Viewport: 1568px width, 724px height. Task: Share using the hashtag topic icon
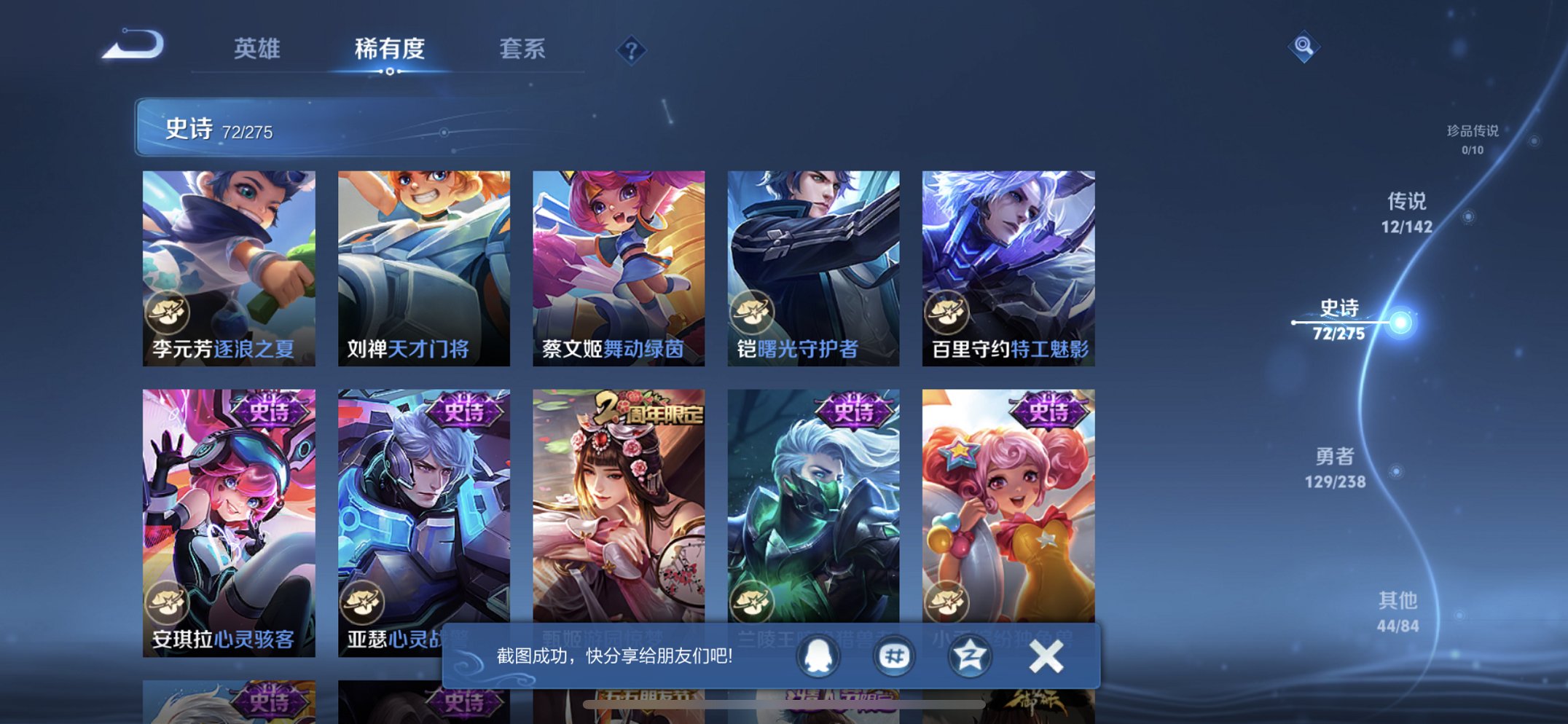point(895,655)
